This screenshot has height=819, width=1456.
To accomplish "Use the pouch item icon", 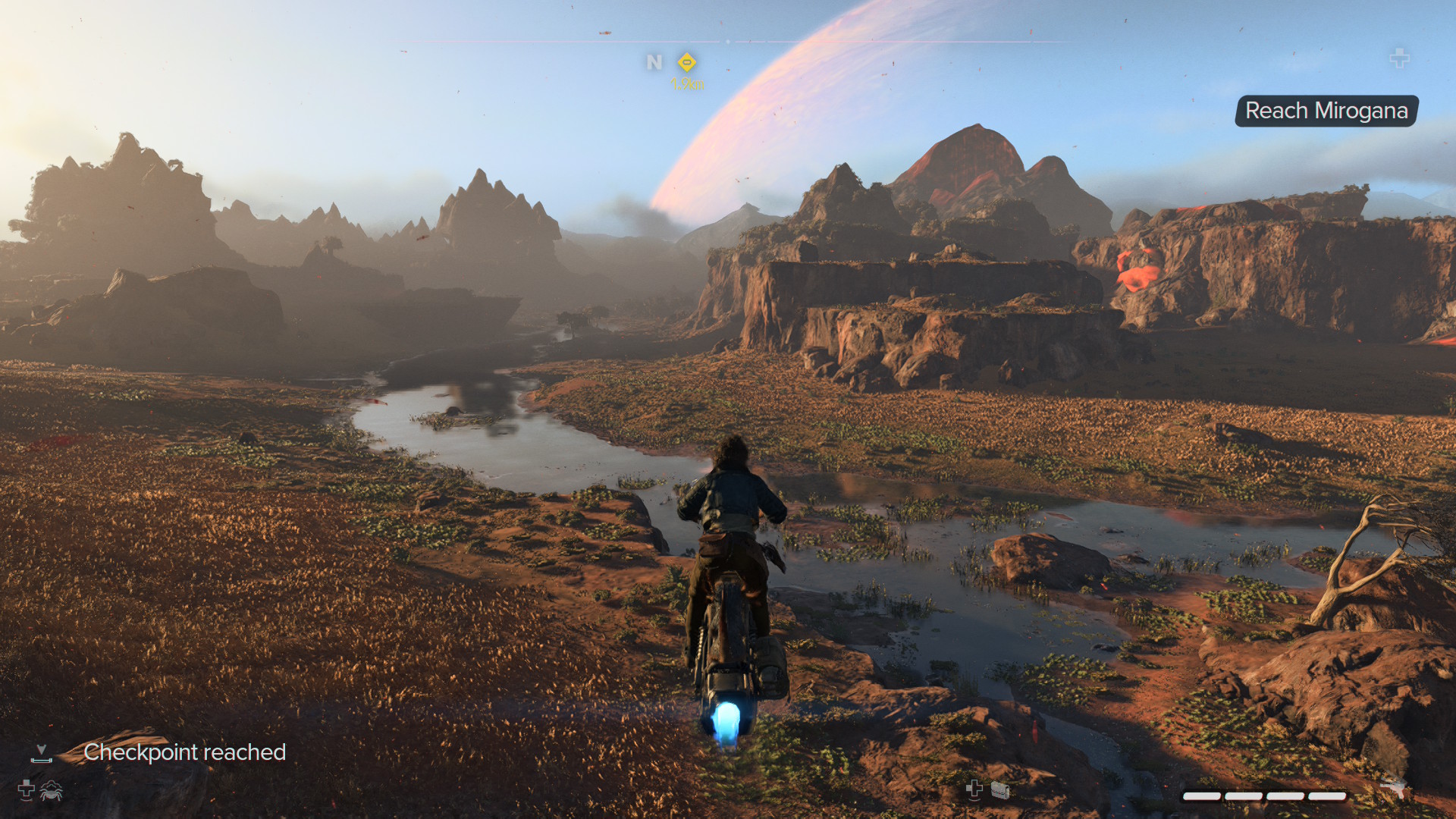I will click(x=1000, y=791).
